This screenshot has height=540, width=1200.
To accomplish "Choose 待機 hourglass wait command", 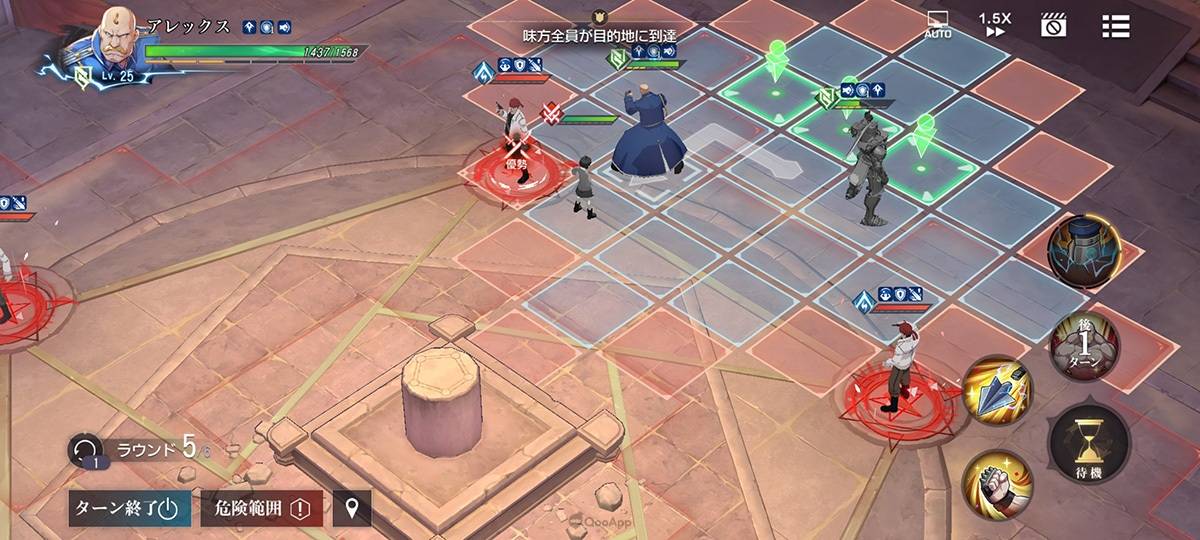I will (x=1088, y=445).
